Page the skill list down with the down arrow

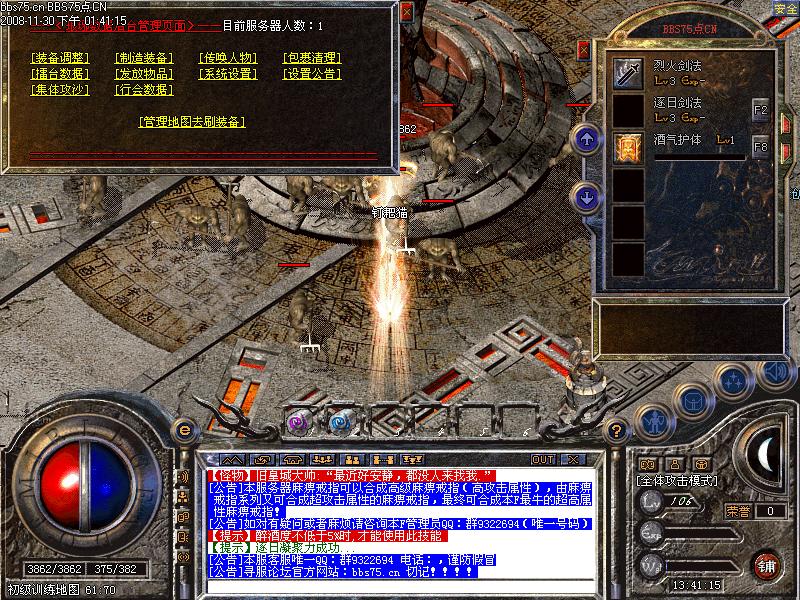[x=587, y=195]
